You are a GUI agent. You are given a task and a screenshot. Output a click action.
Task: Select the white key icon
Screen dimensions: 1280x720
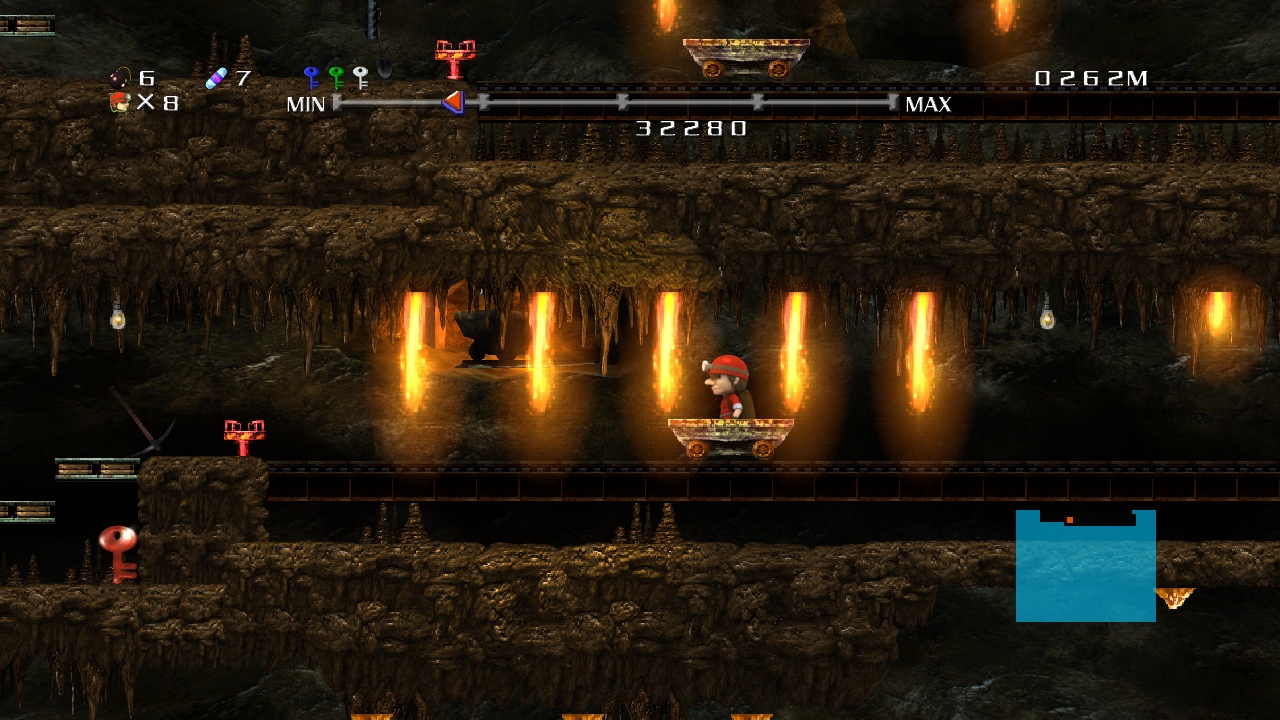pyautogui.click(x=360, y=77)
